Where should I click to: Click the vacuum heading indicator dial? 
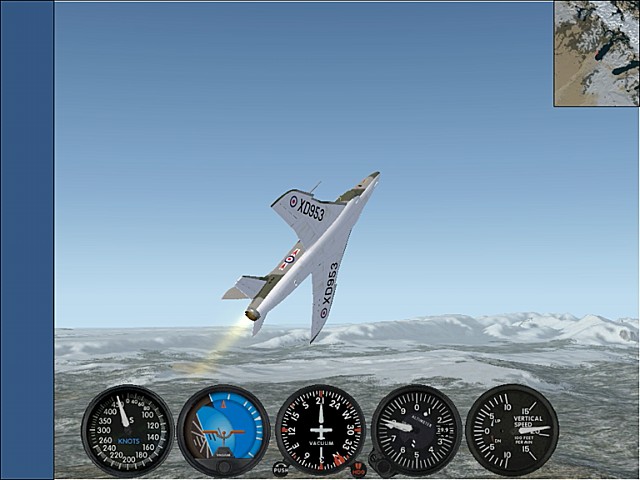click(x=320, y=430)
